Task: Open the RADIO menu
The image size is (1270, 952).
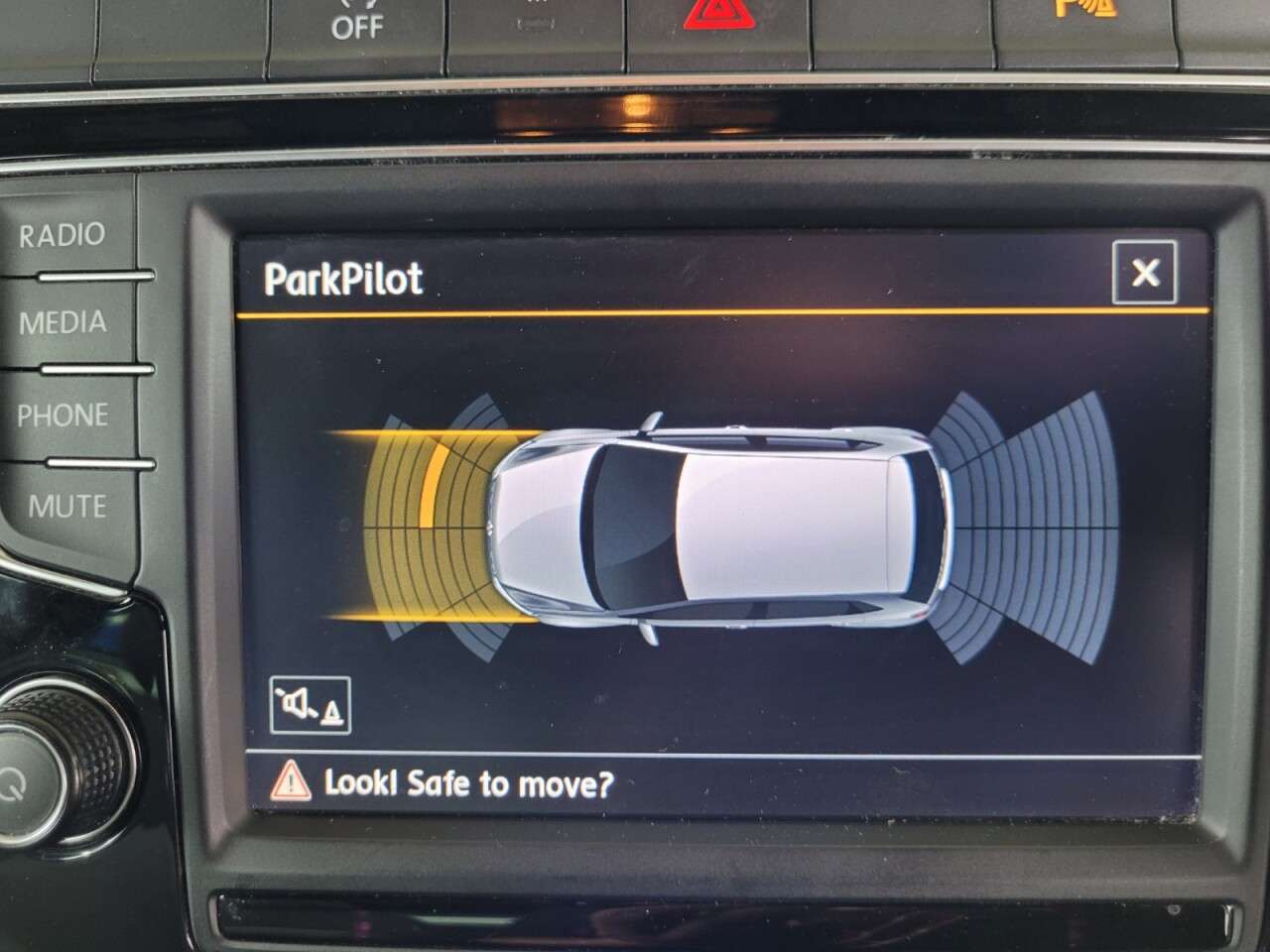Action: click(62, 235)
